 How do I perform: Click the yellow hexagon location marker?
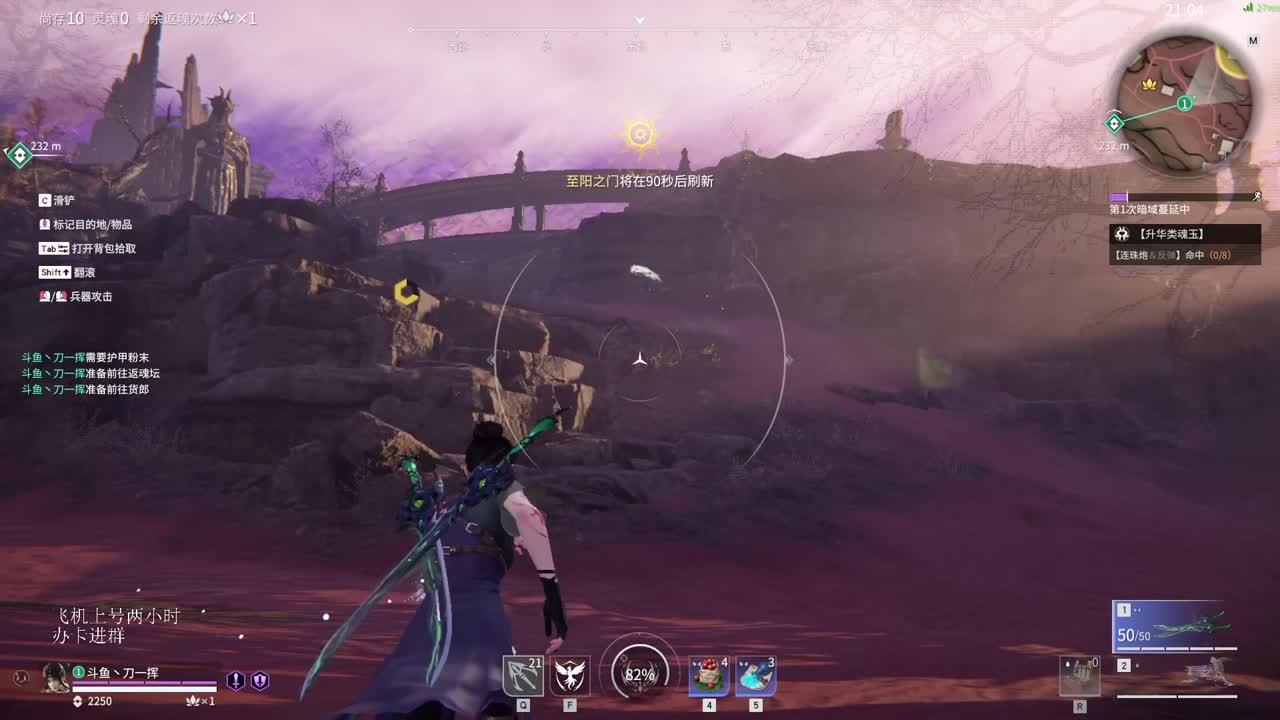(x=405, y=291)
